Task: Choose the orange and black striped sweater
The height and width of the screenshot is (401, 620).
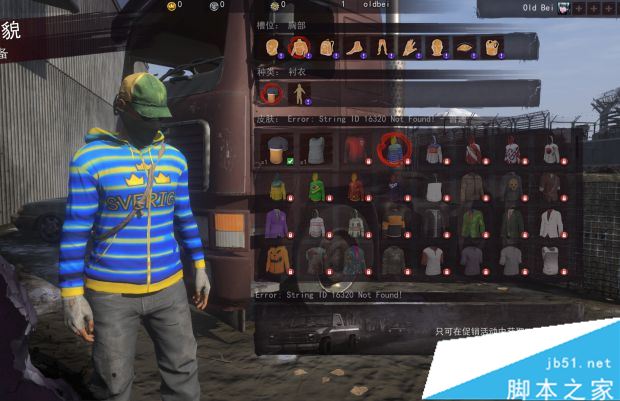Action: (393, 223)
